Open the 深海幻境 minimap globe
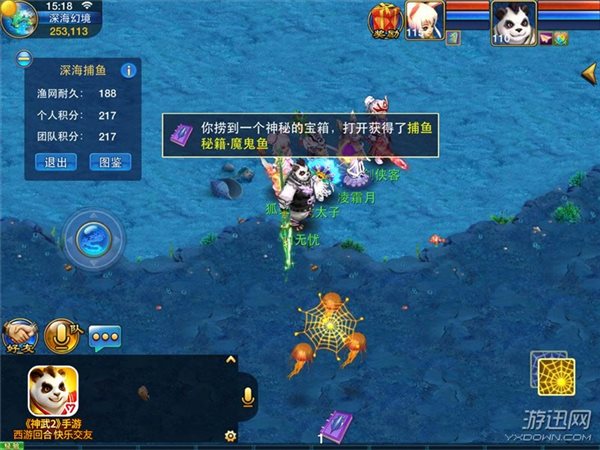This screenshot has width=600, height=450. click(19, 20)
